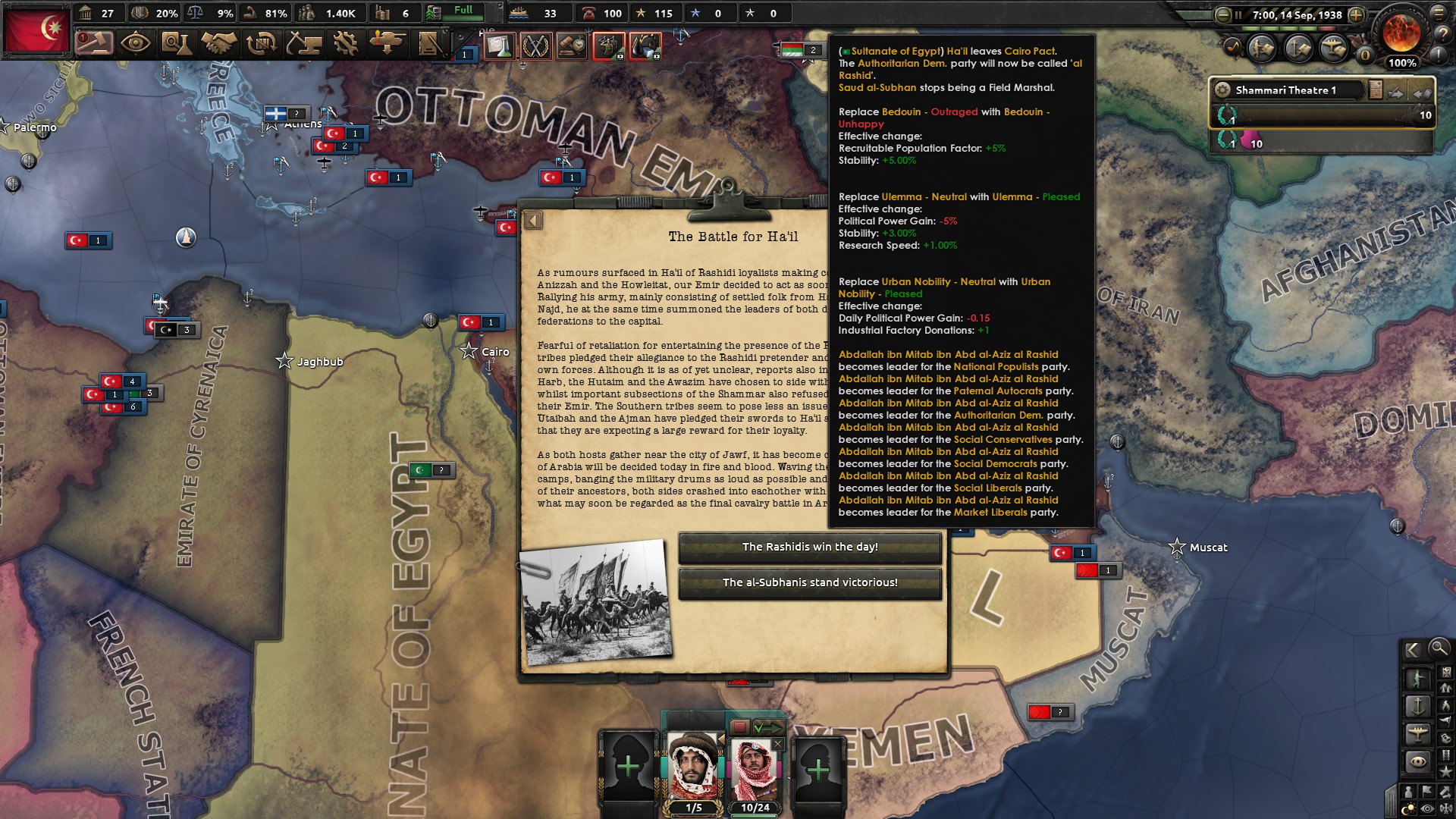Toggle air forces display with the airplane icon
The image size is (1456, 819).
point(1417,731)
